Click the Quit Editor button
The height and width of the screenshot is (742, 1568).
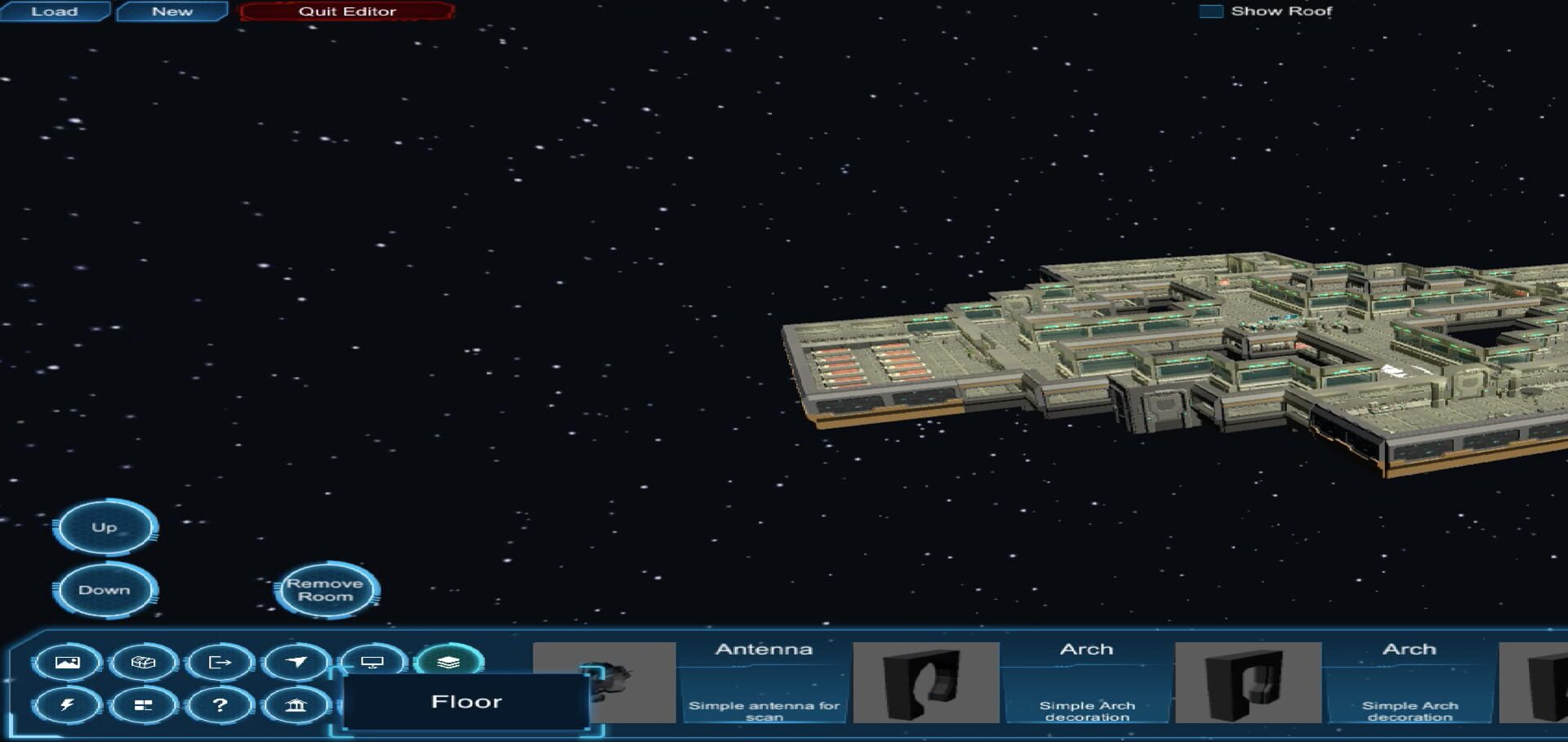click(346, 11)
